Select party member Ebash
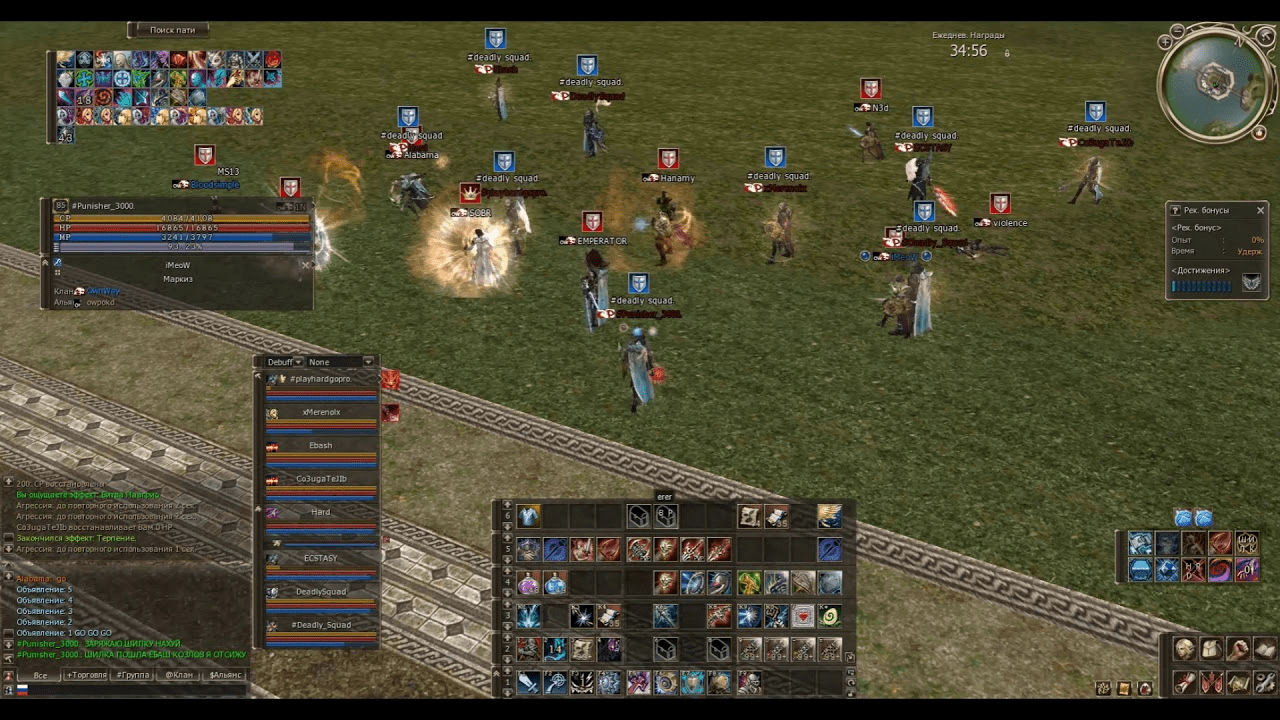Screen dimensions: 1280x720 (x=320, y=446)
